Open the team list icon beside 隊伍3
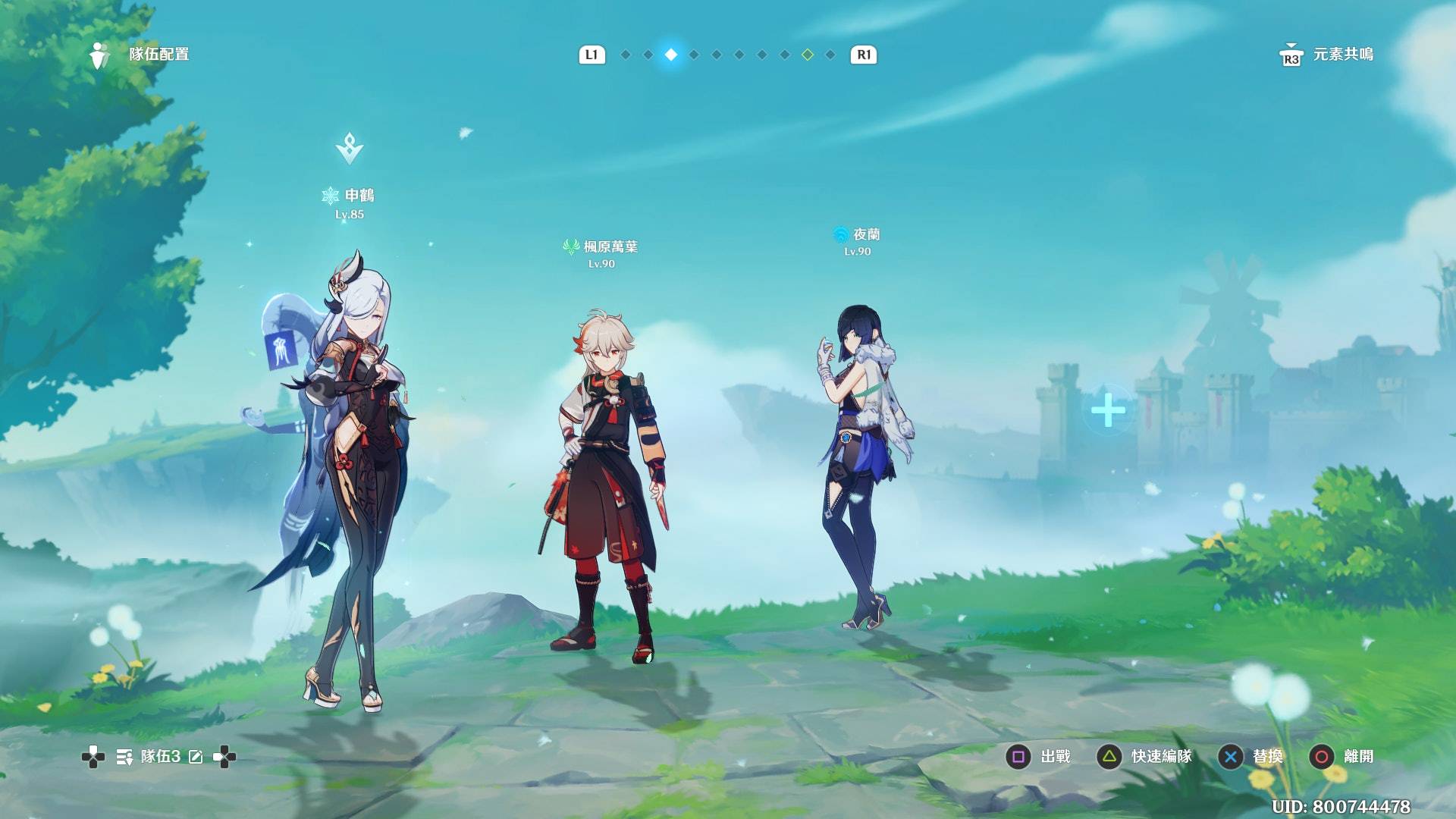The height and width of the screenshot is (819, 1456). pyautogui.click(x=124, y=757)
